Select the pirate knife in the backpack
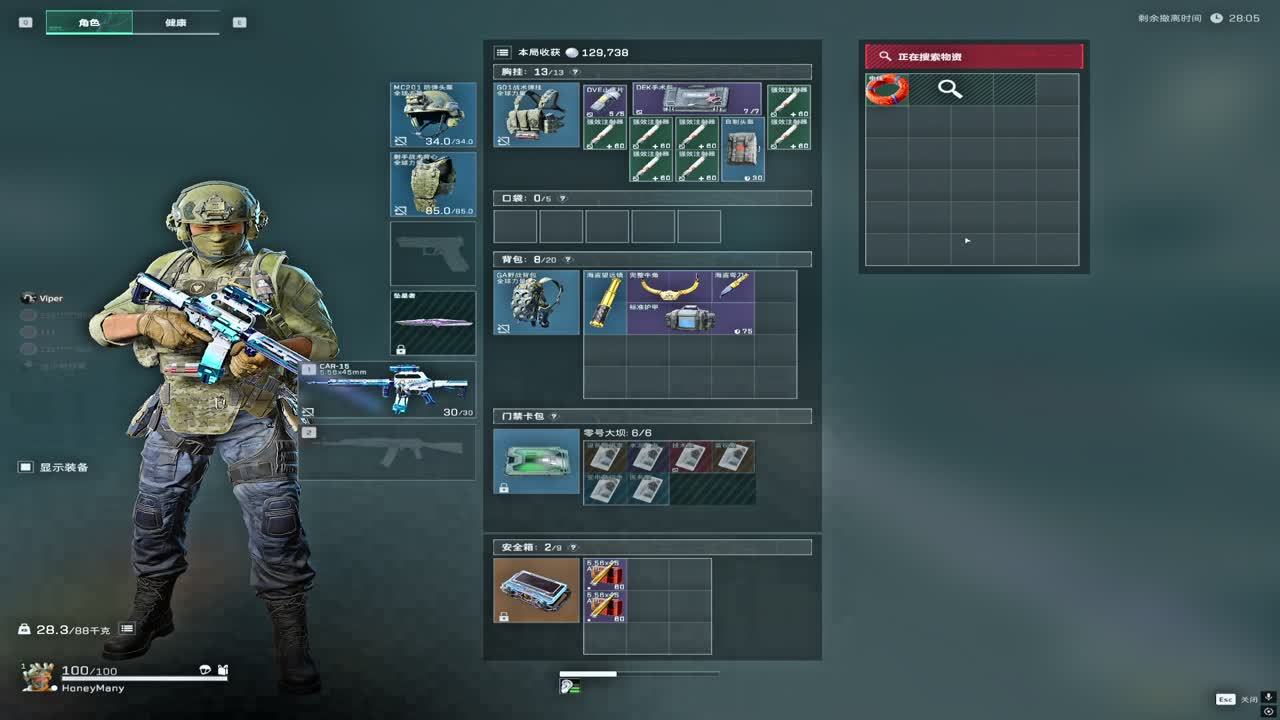Image resolution: width=1280 pixels, height=720 pixels. 733,286
